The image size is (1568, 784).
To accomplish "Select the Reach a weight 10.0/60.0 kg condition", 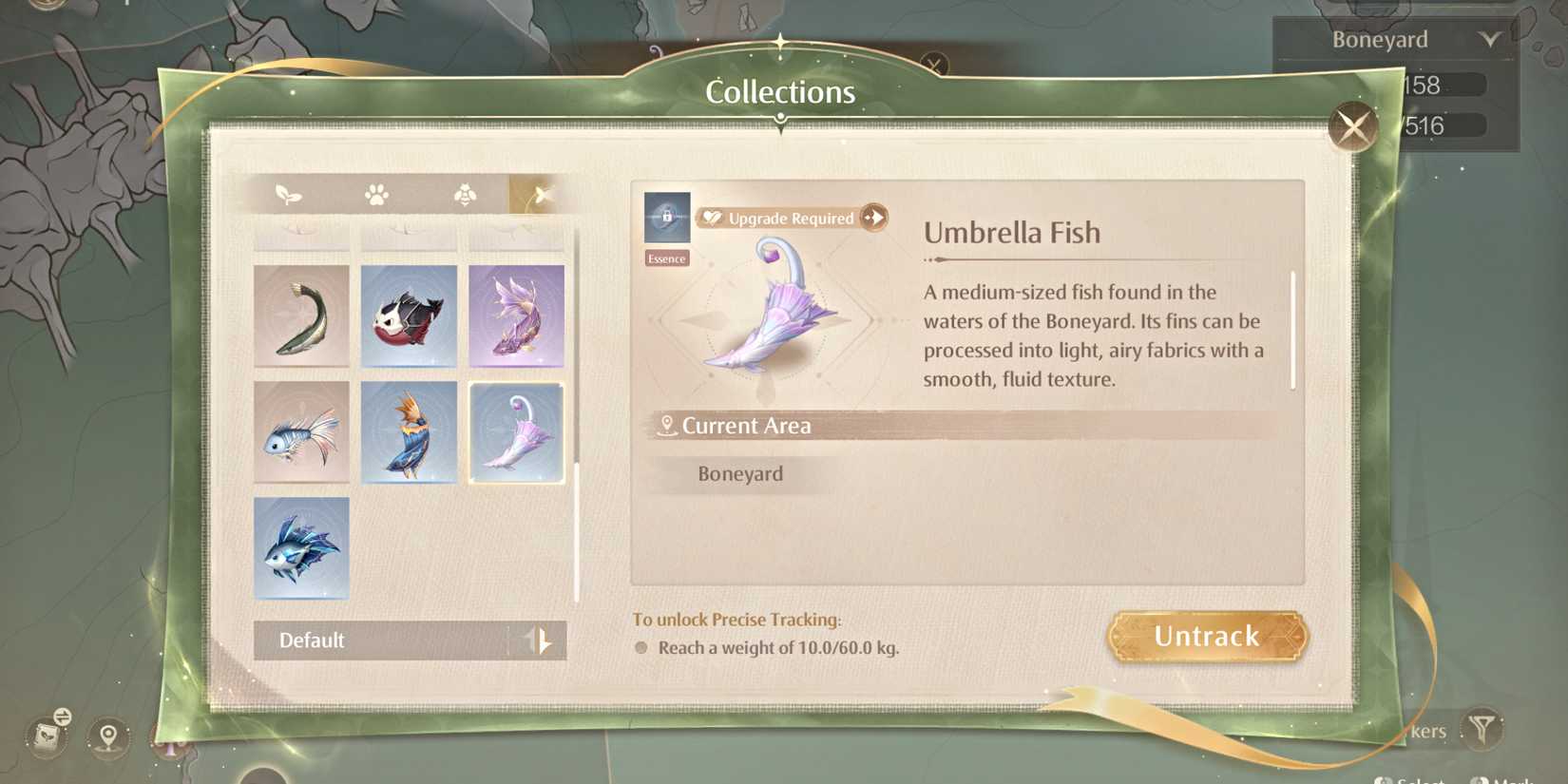I will (x=777, y=647).
